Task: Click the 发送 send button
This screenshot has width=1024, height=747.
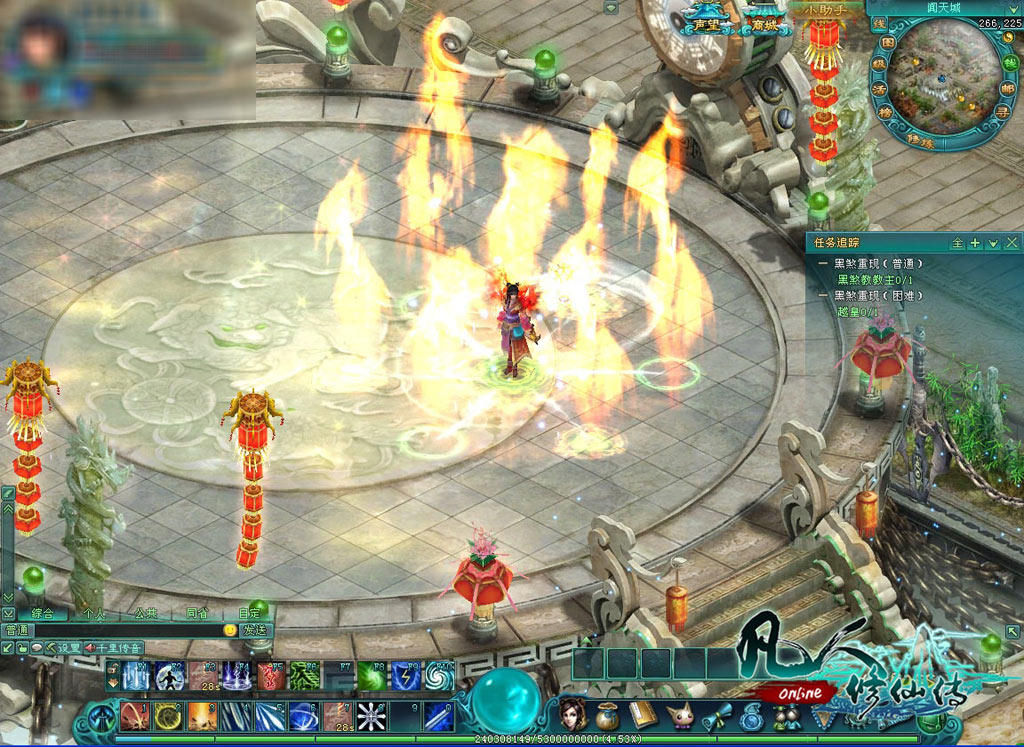Action: click(x=254, y=631)
